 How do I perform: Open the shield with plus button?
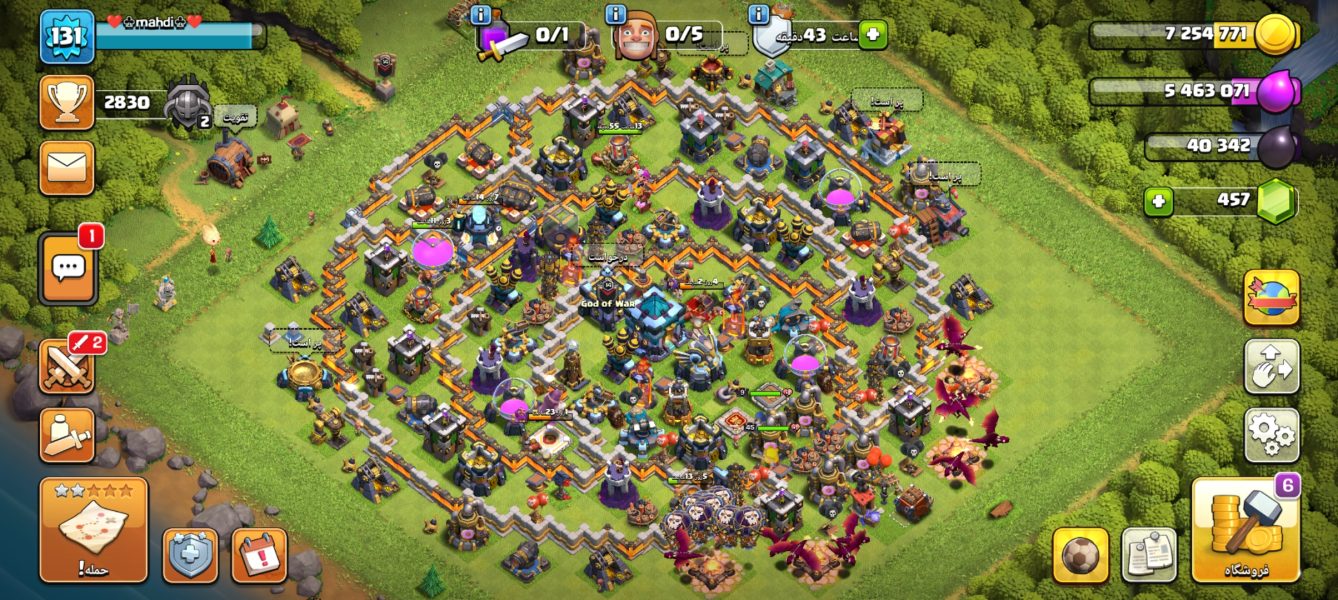click(x=190, y=555)
